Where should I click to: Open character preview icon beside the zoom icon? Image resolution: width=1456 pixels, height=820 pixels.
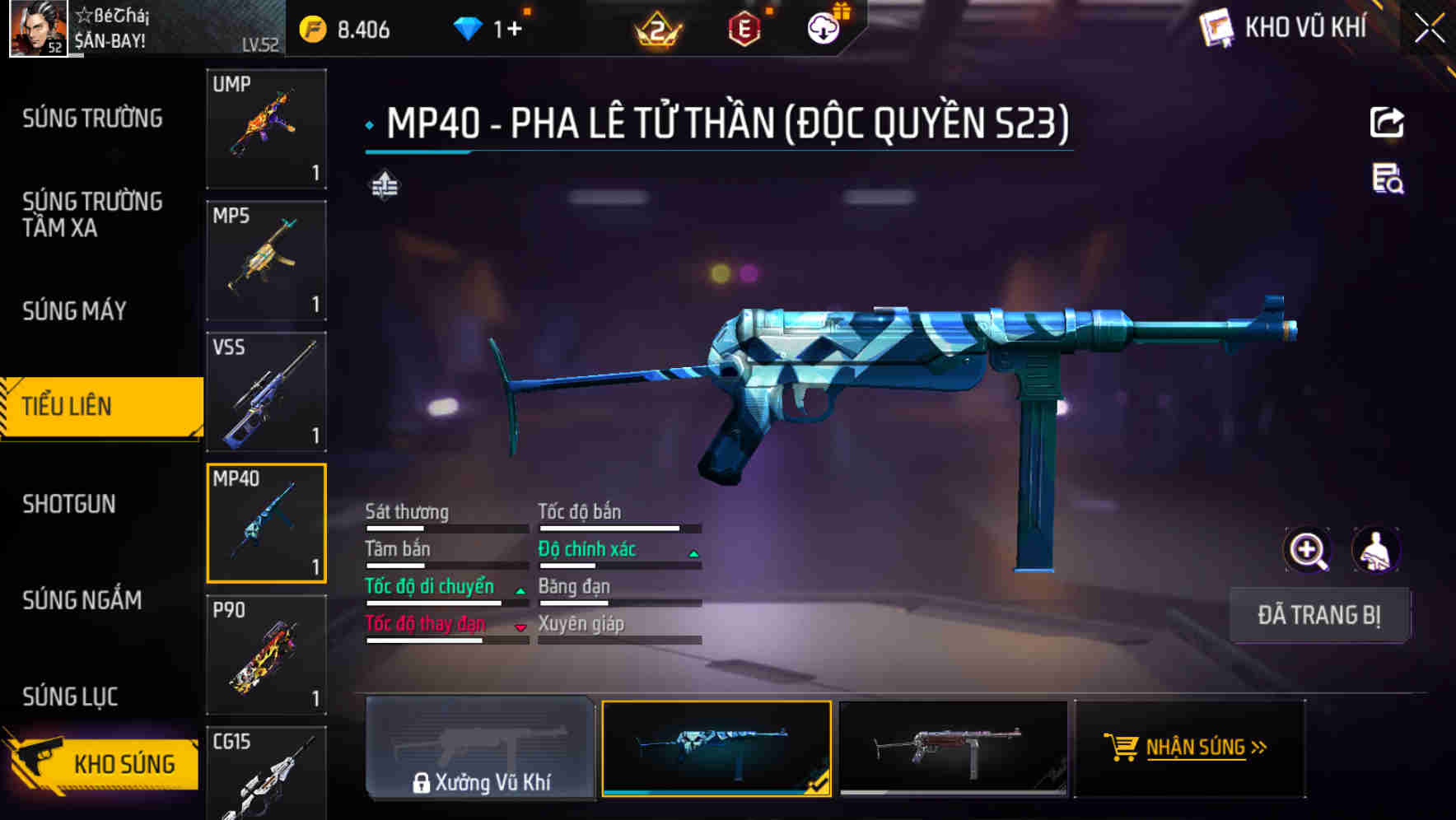[1377, 549]
